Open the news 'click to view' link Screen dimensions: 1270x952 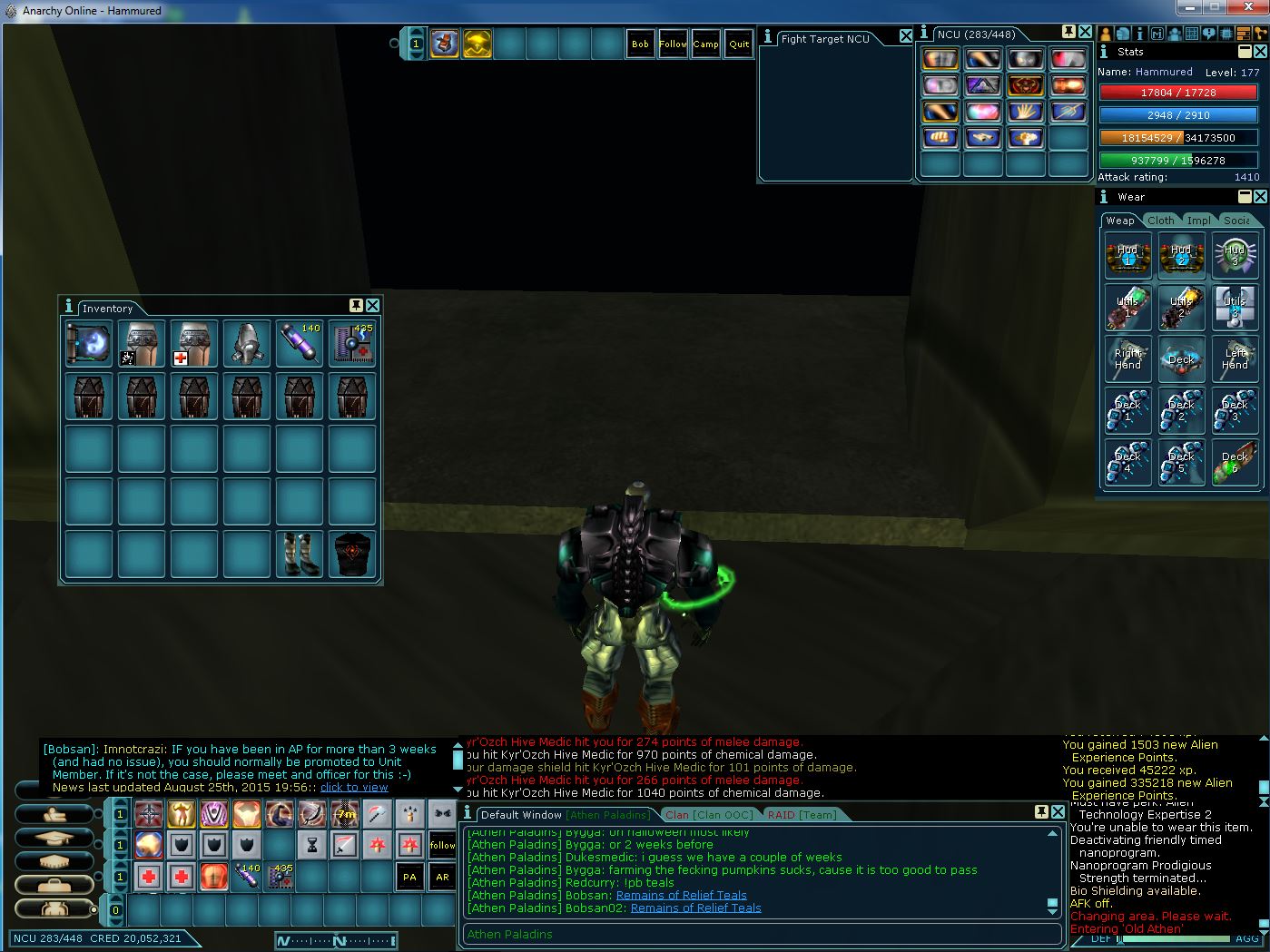tap(354, 788)
